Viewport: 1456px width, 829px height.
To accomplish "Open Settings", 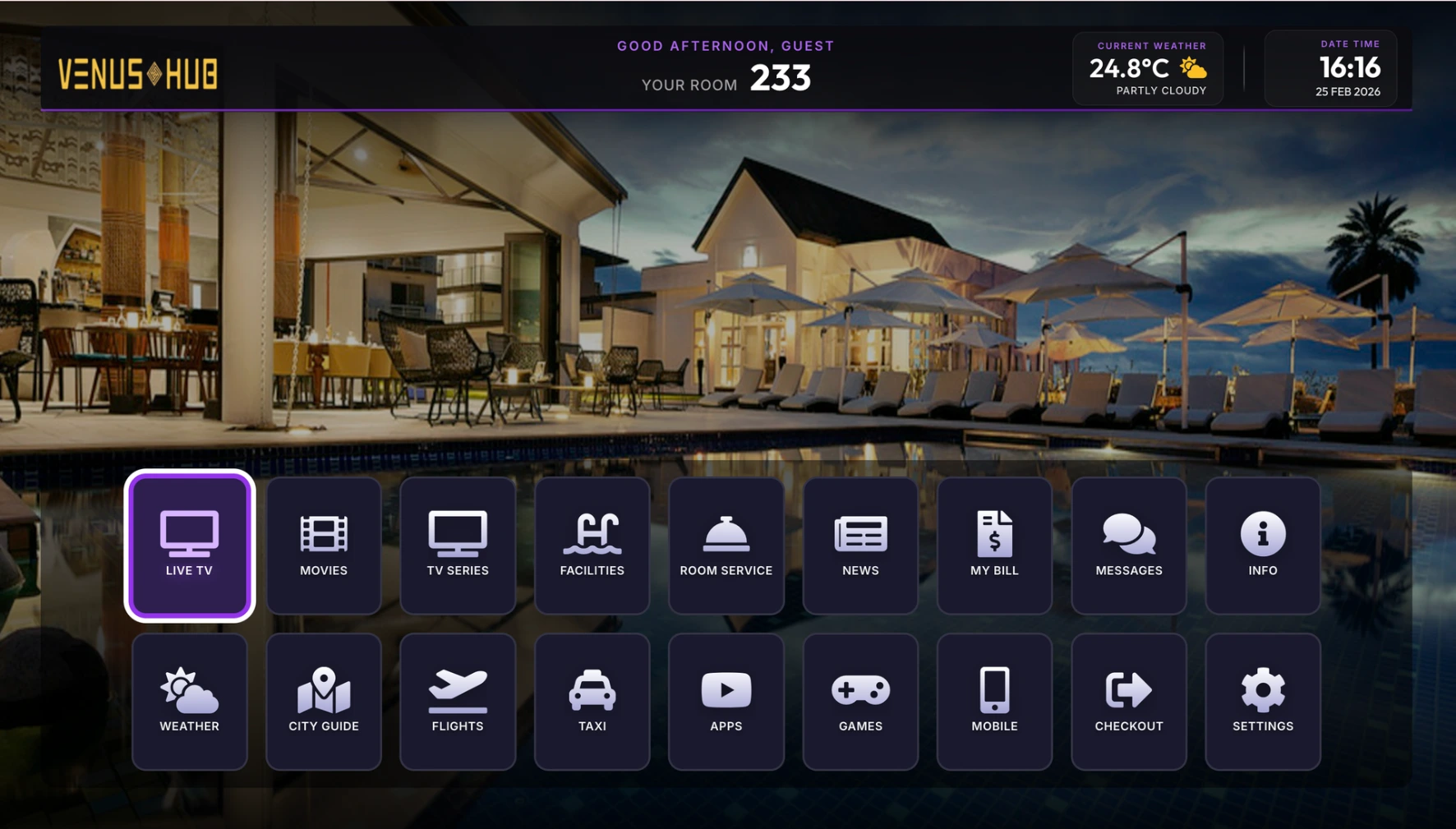I will [1262, 701].
